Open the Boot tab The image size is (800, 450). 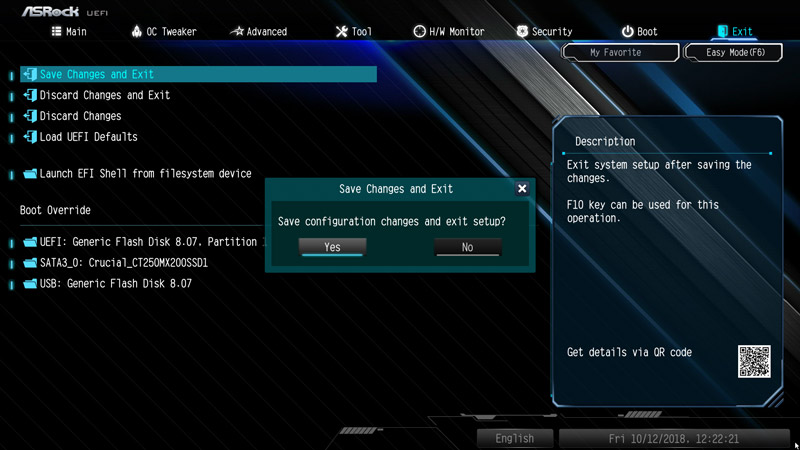pos(639,31)
